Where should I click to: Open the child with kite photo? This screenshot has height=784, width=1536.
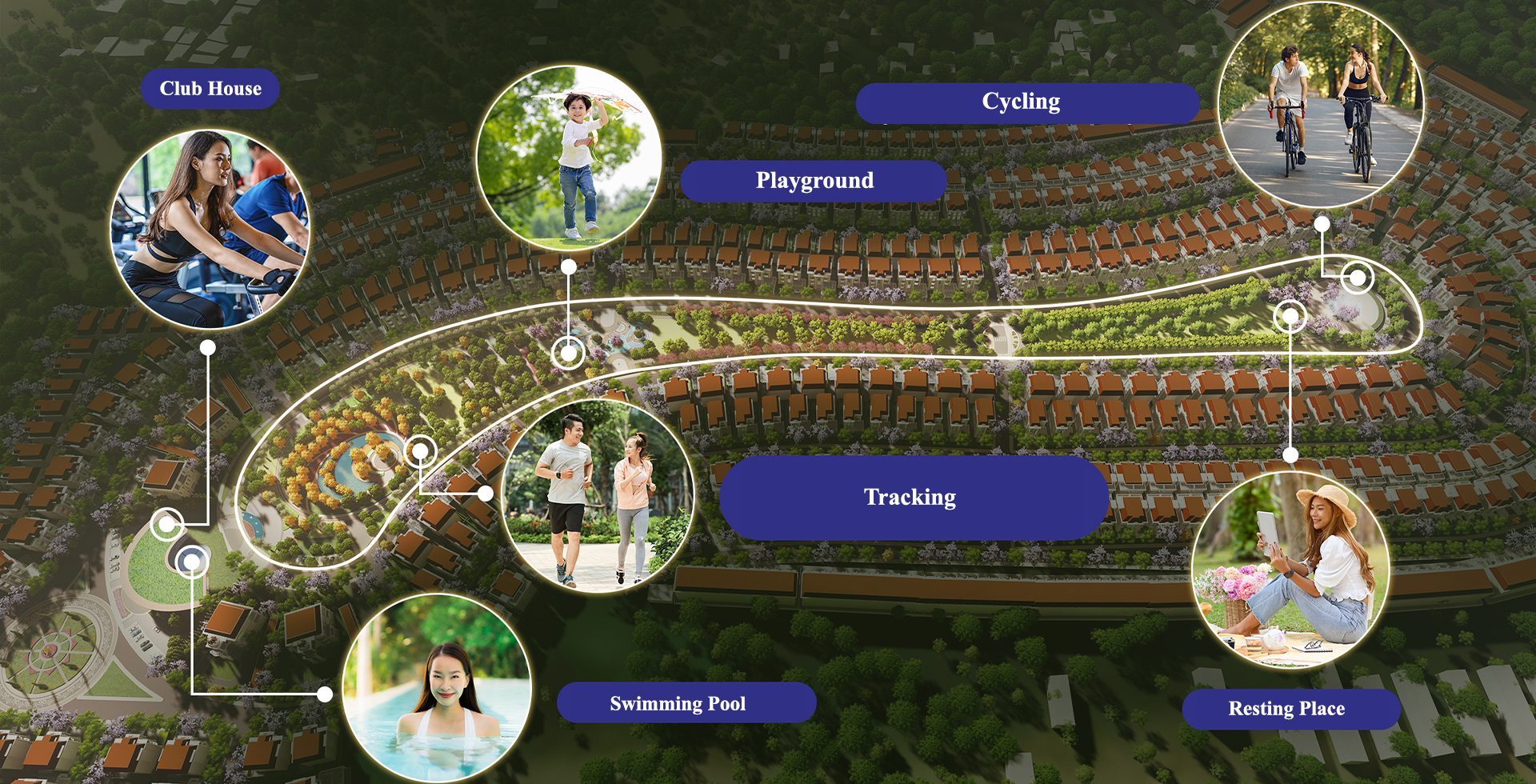pyautogui.click(x=569, y=158)
